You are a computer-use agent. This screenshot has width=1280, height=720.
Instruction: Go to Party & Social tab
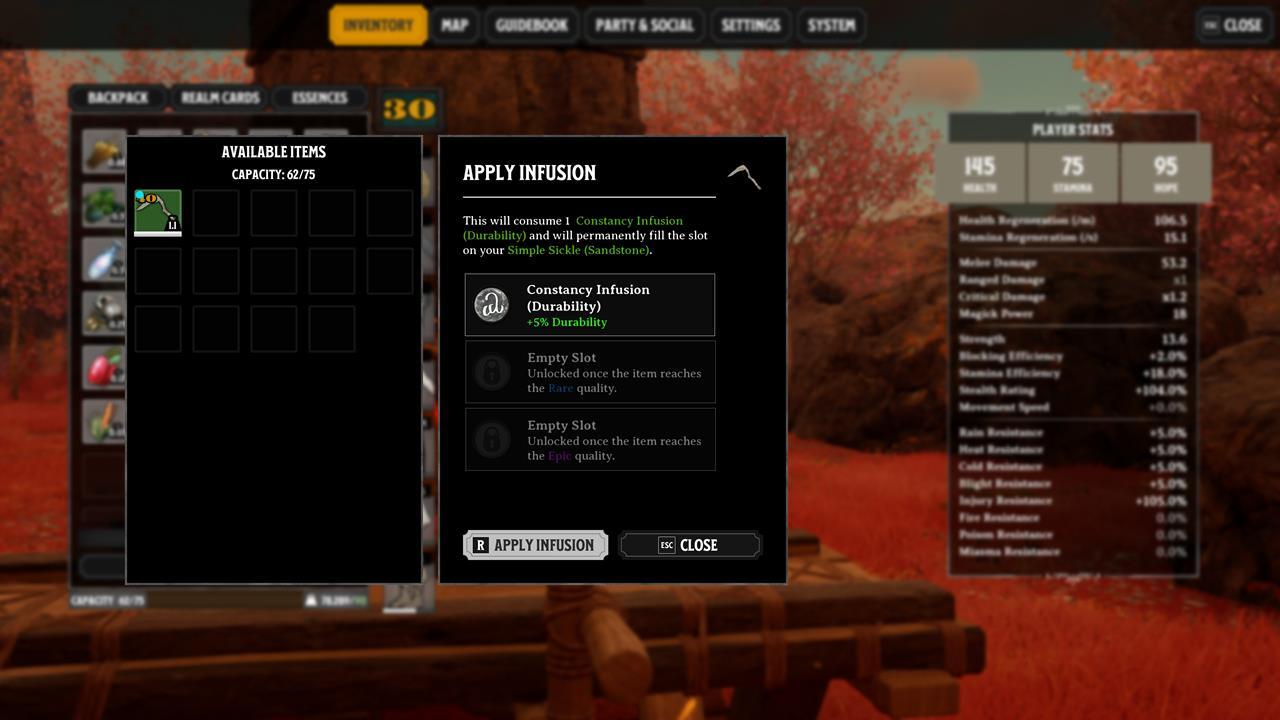point(644,25)
